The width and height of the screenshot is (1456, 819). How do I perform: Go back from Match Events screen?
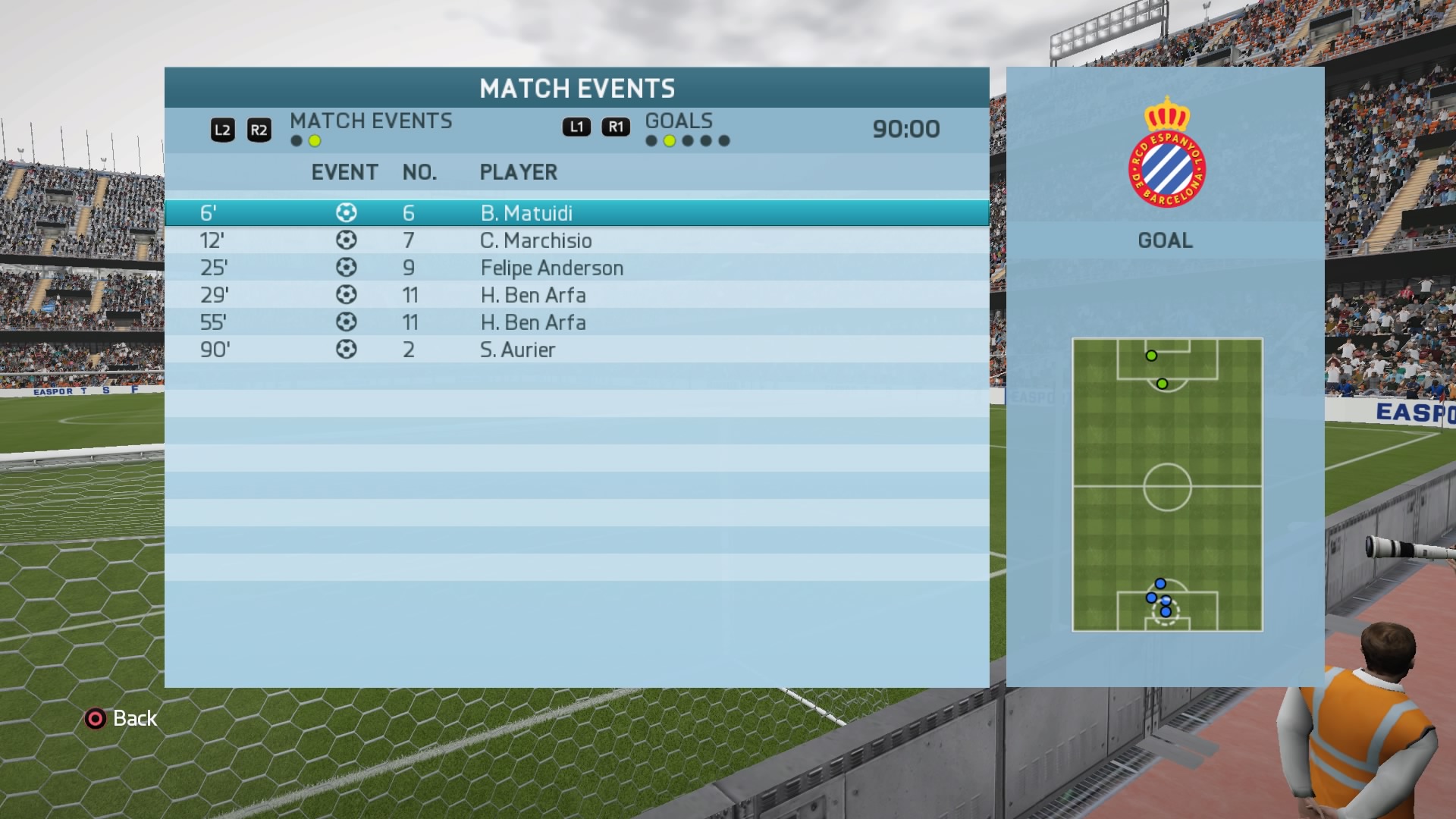point(121,718)
